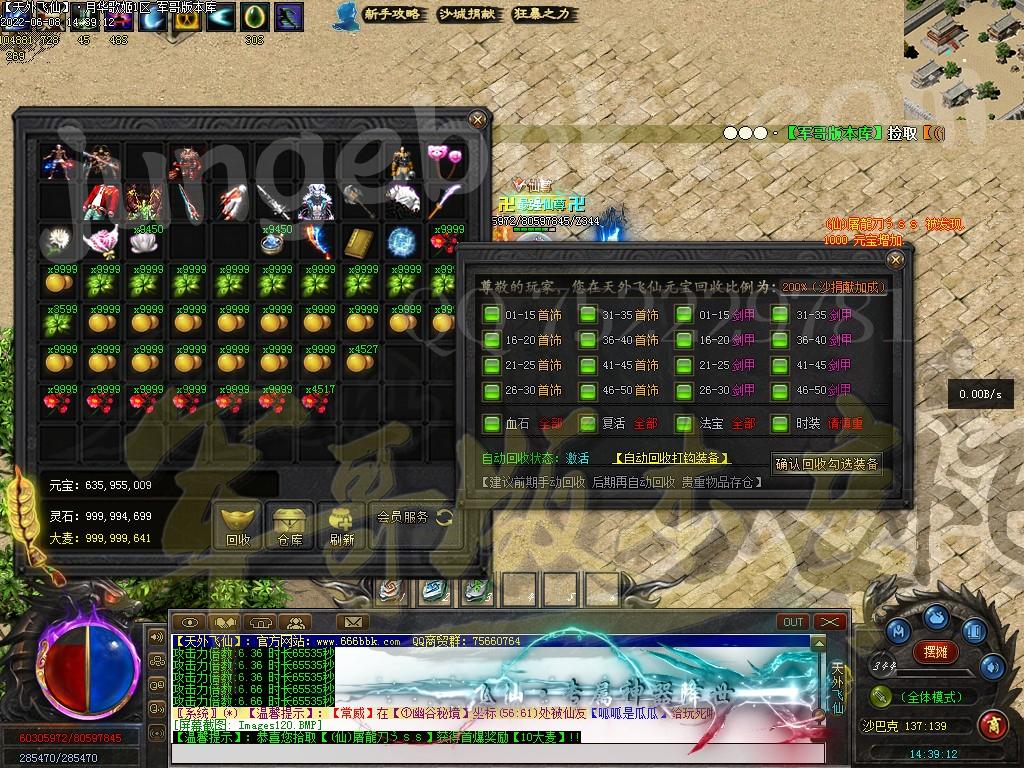This screenshot has width=1024, height=768.
Task: Confirm recycling with 确认回收勾选装备
Action: pyautogui.click(x=827, y=464)
